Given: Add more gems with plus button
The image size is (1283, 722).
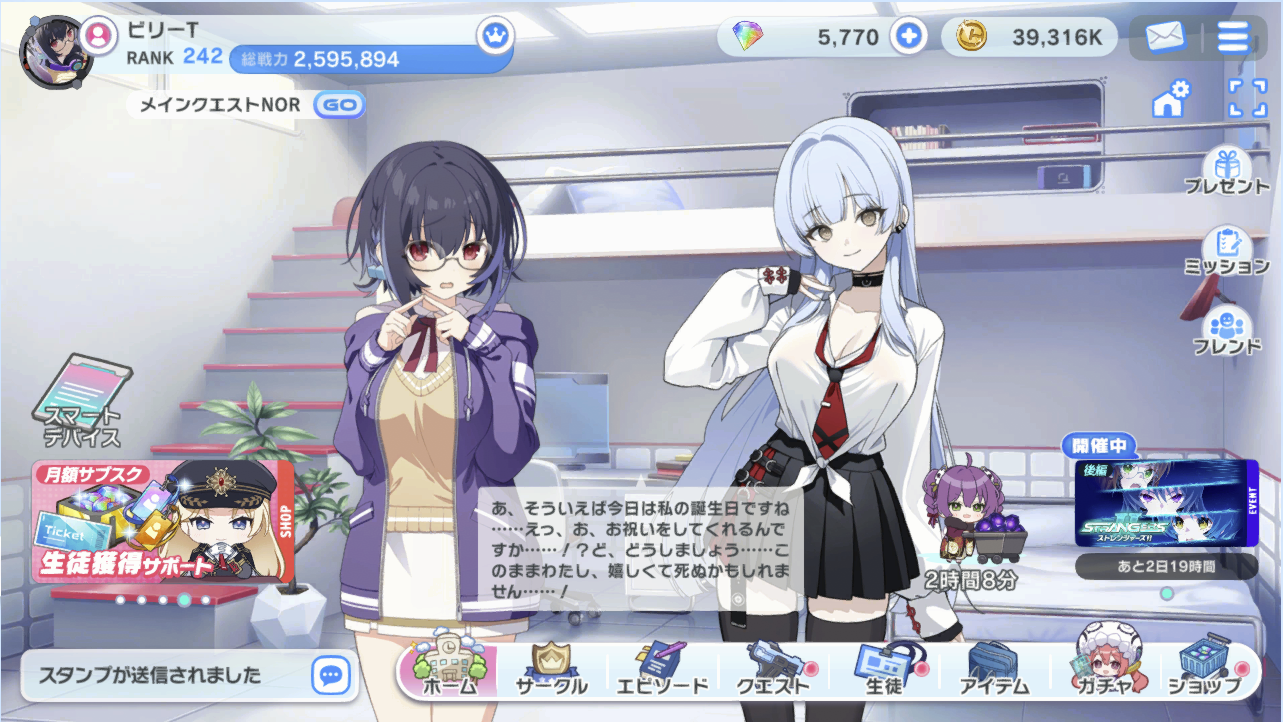Looking at the screenshot, I should coord(908,38).
